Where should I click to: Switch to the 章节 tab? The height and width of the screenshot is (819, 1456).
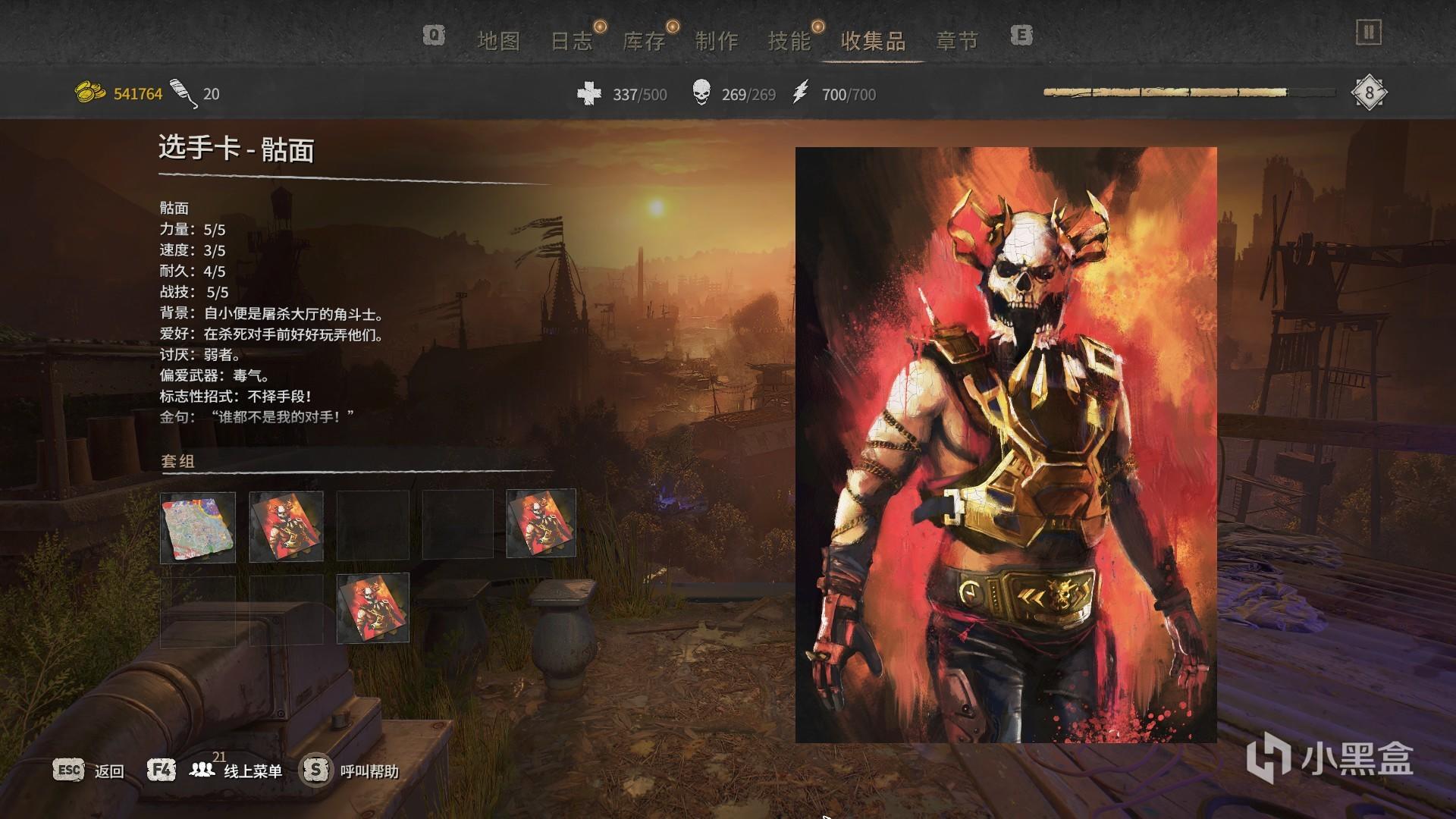(957, 41)
